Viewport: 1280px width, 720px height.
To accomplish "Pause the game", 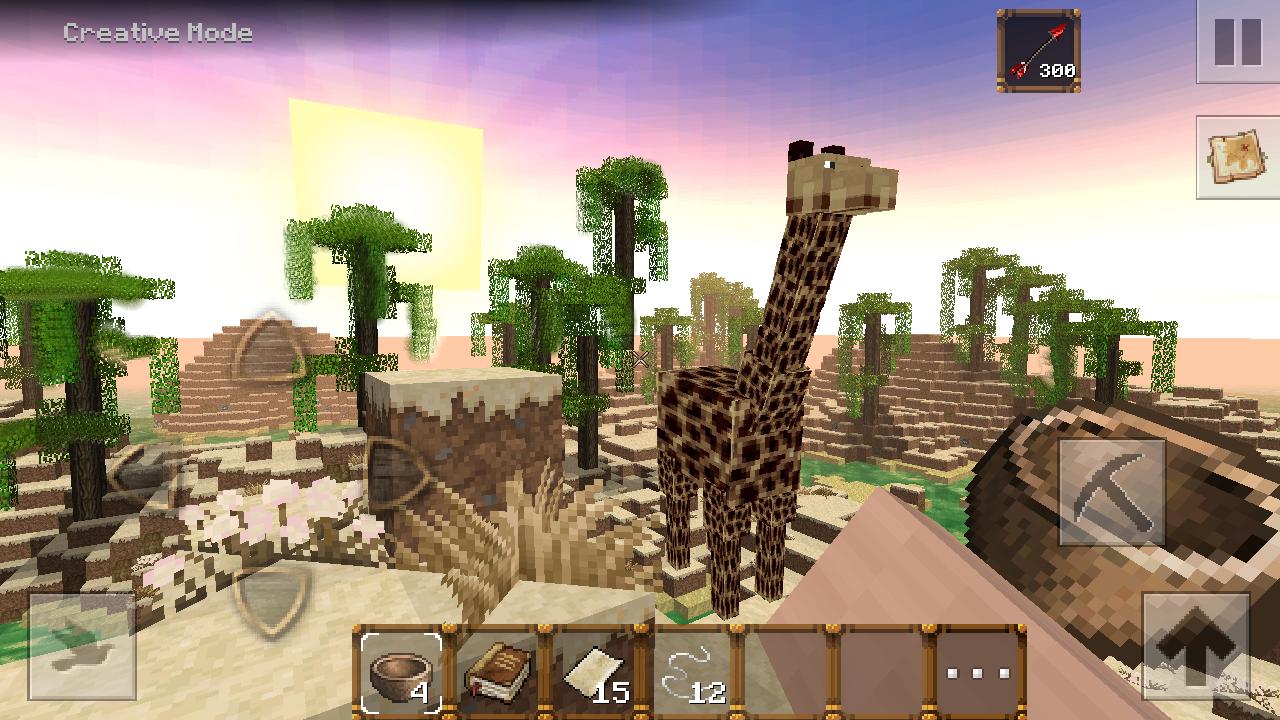I will tap(1238, 42).
